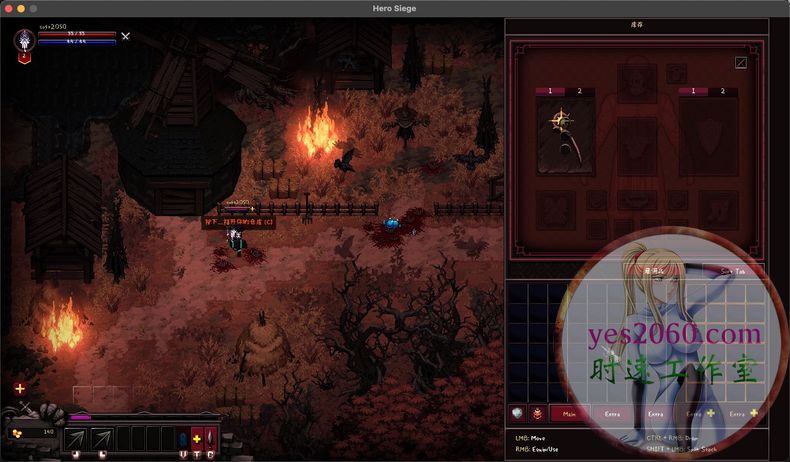Open the red bag icon beside the Main tab

click(538, 412)
